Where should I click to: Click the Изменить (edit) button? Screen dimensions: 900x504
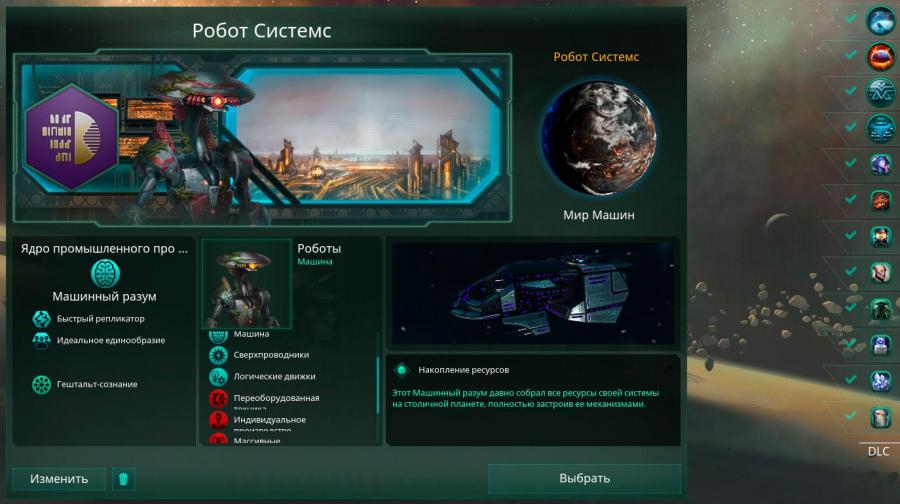(58, 478)
